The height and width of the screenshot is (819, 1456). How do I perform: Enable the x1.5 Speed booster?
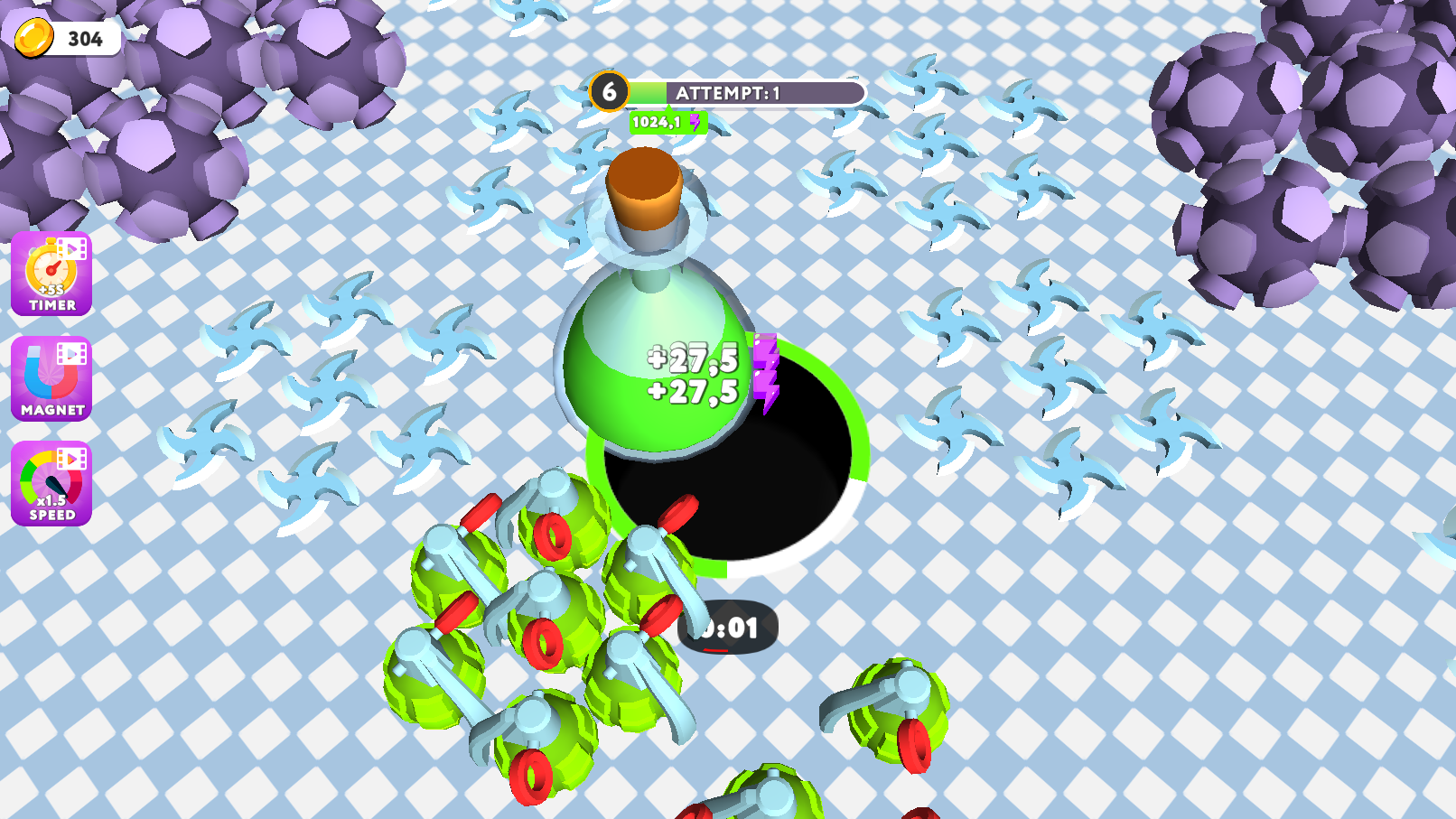pyautogui.click(x=51, y=485)
